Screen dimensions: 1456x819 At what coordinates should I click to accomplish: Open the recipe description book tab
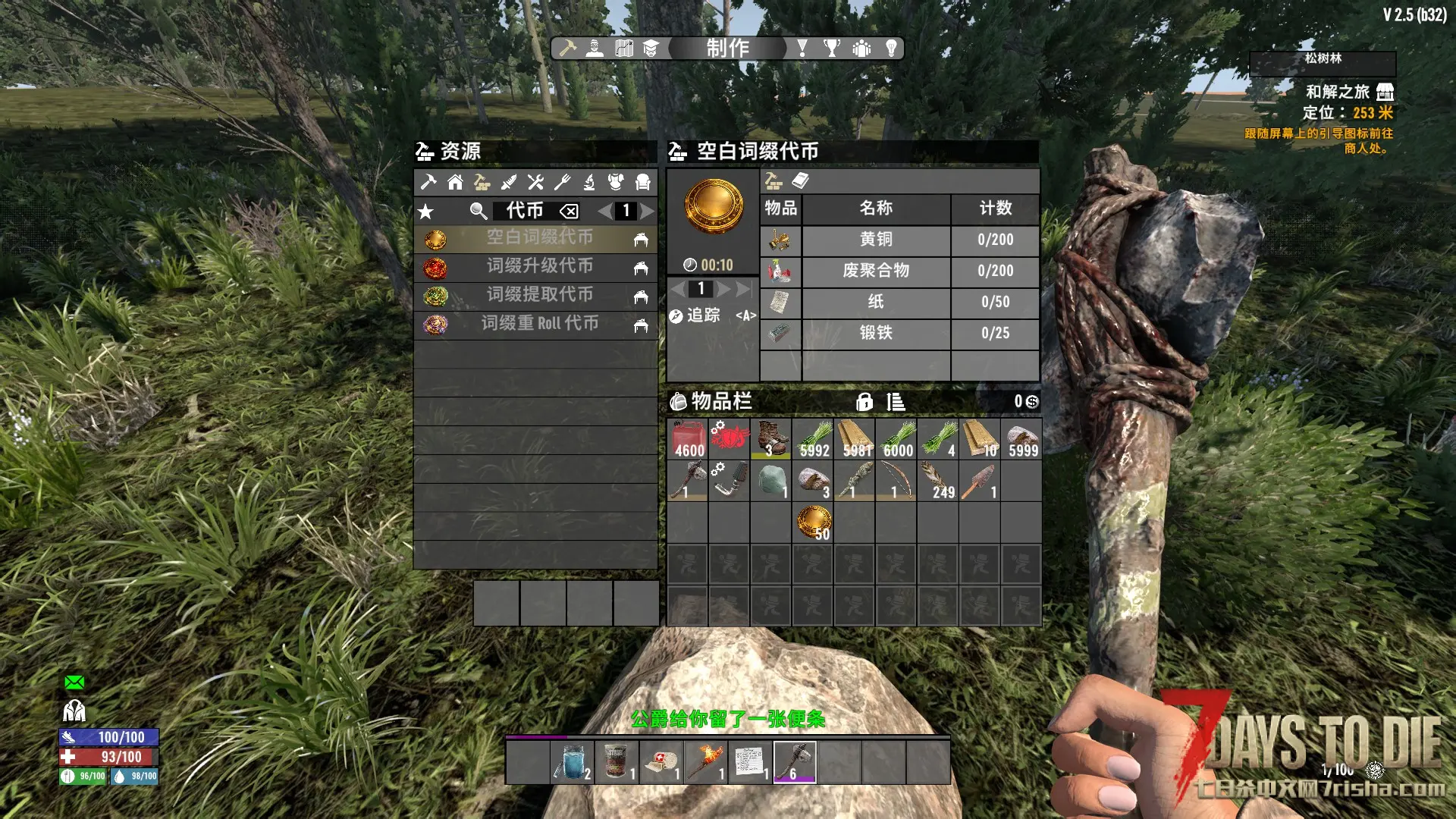[800, 180]
